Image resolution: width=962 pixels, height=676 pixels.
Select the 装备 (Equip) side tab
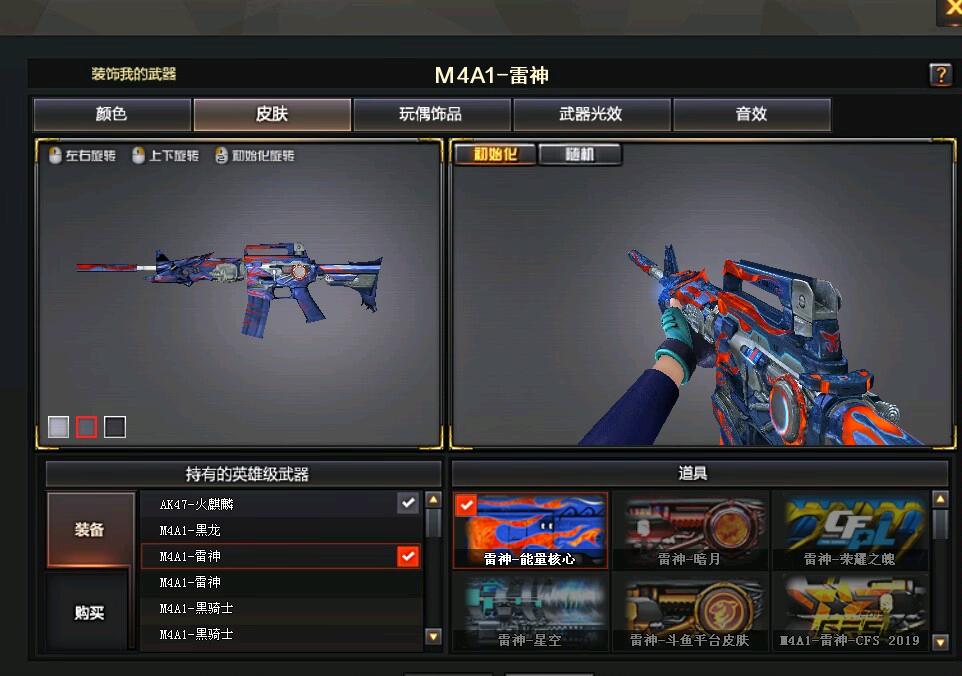tap(90, 530)
